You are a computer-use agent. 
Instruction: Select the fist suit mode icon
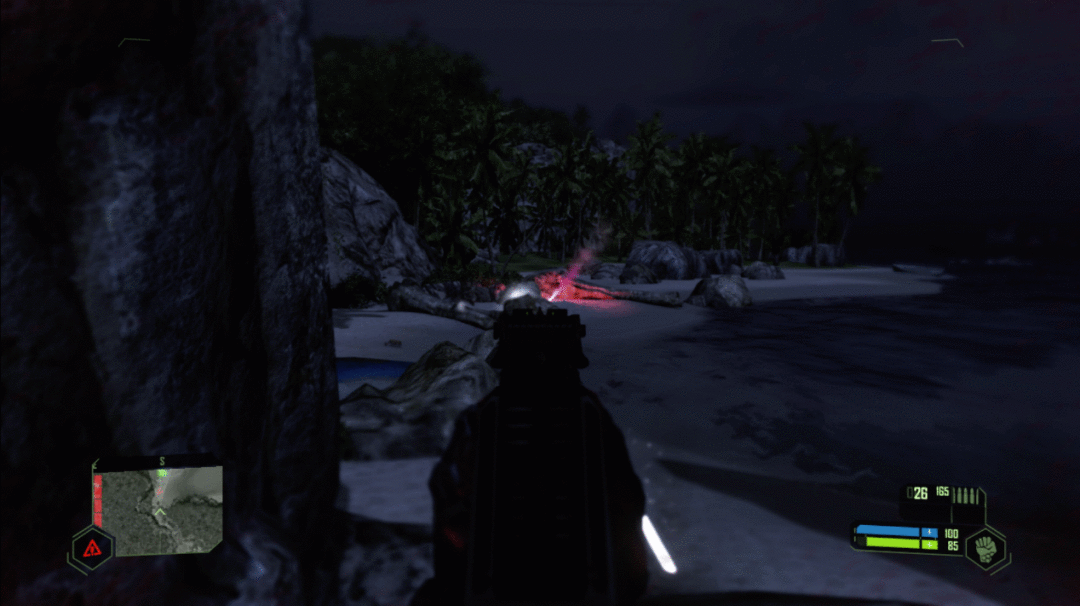click(x=986, y=548)
